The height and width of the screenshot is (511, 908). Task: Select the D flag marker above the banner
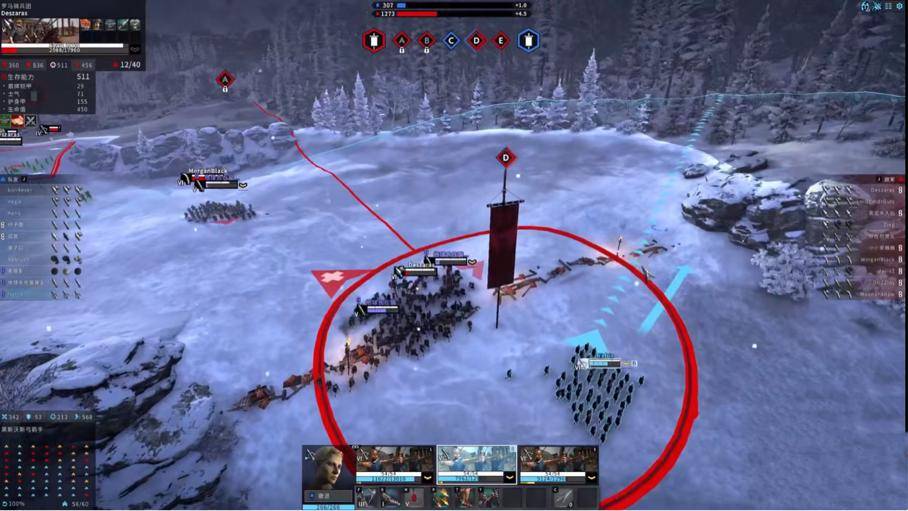pyautogui.click(x=505, y=157)
